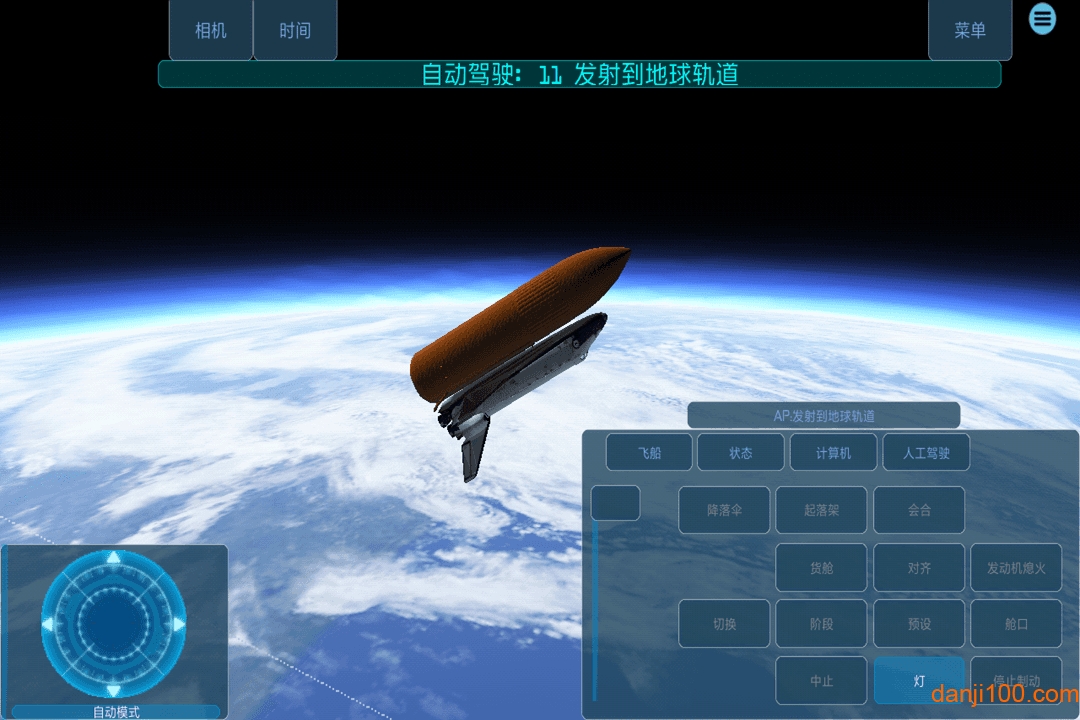Click the 对齐 align button
Image resolution: width=1080 pixels, height=720 pixels.
(919, 568)
